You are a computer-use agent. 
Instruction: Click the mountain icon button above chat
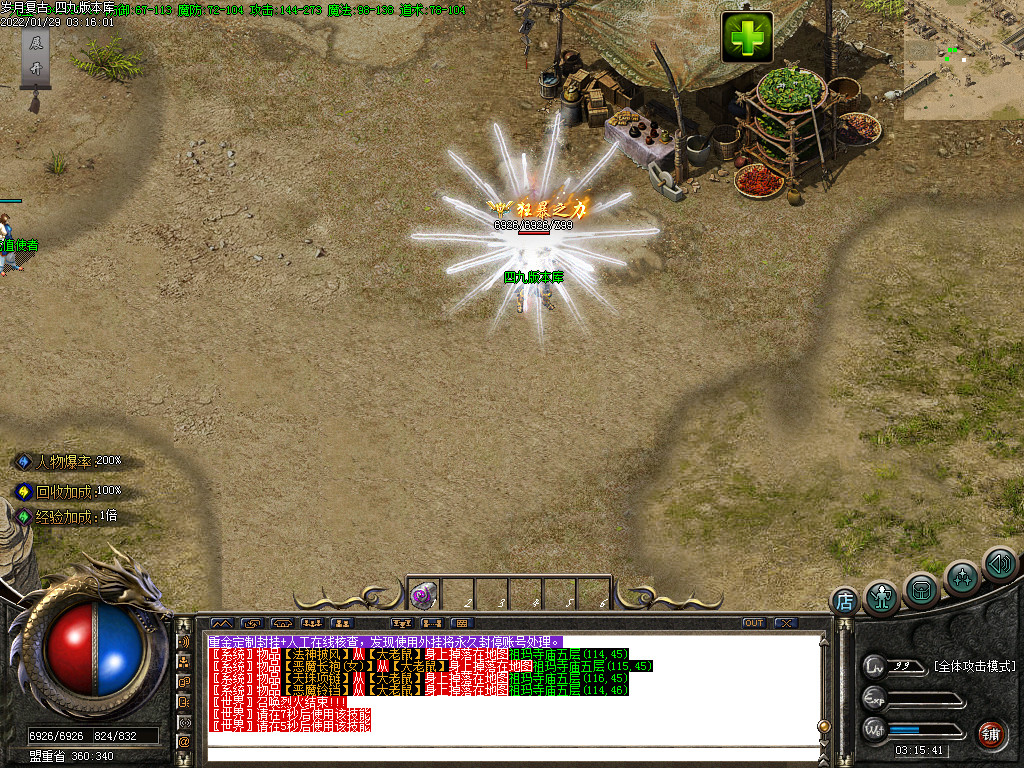(220, 623)
